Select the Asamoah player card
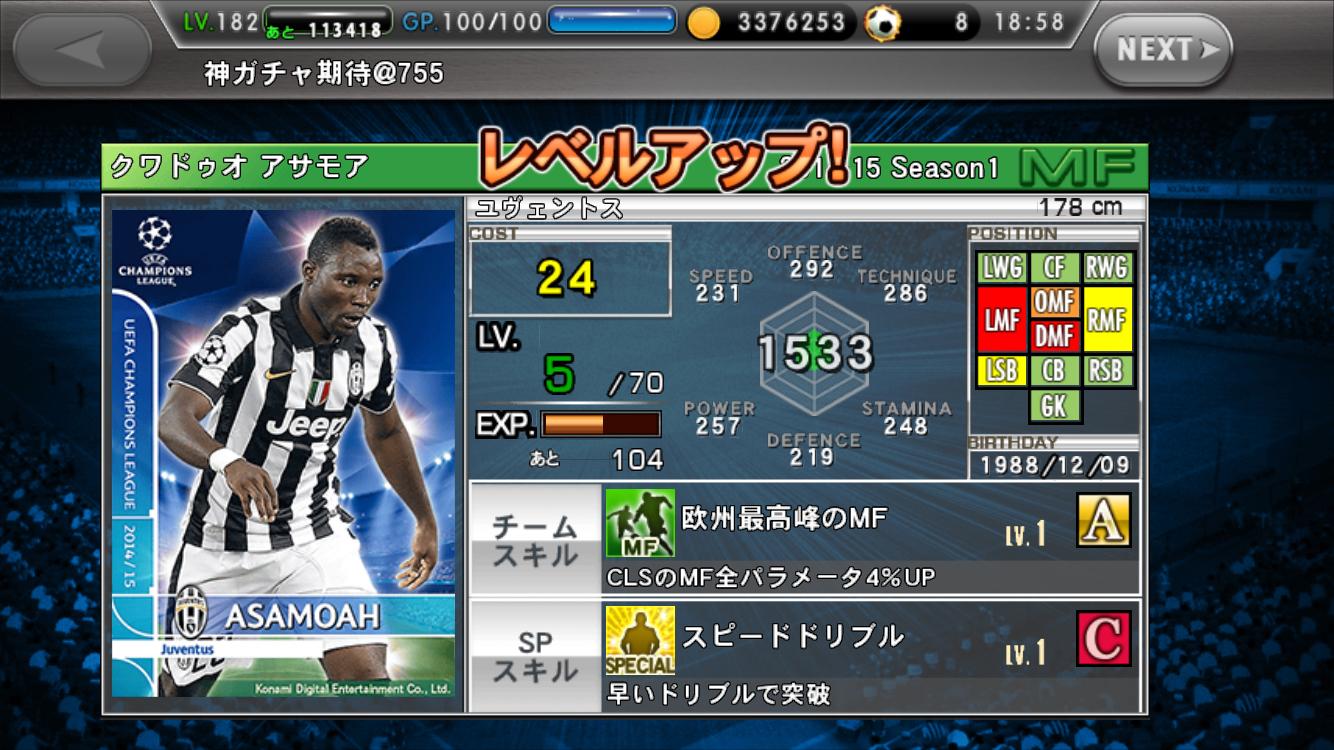1334x750 pixels. coord(283,453)
